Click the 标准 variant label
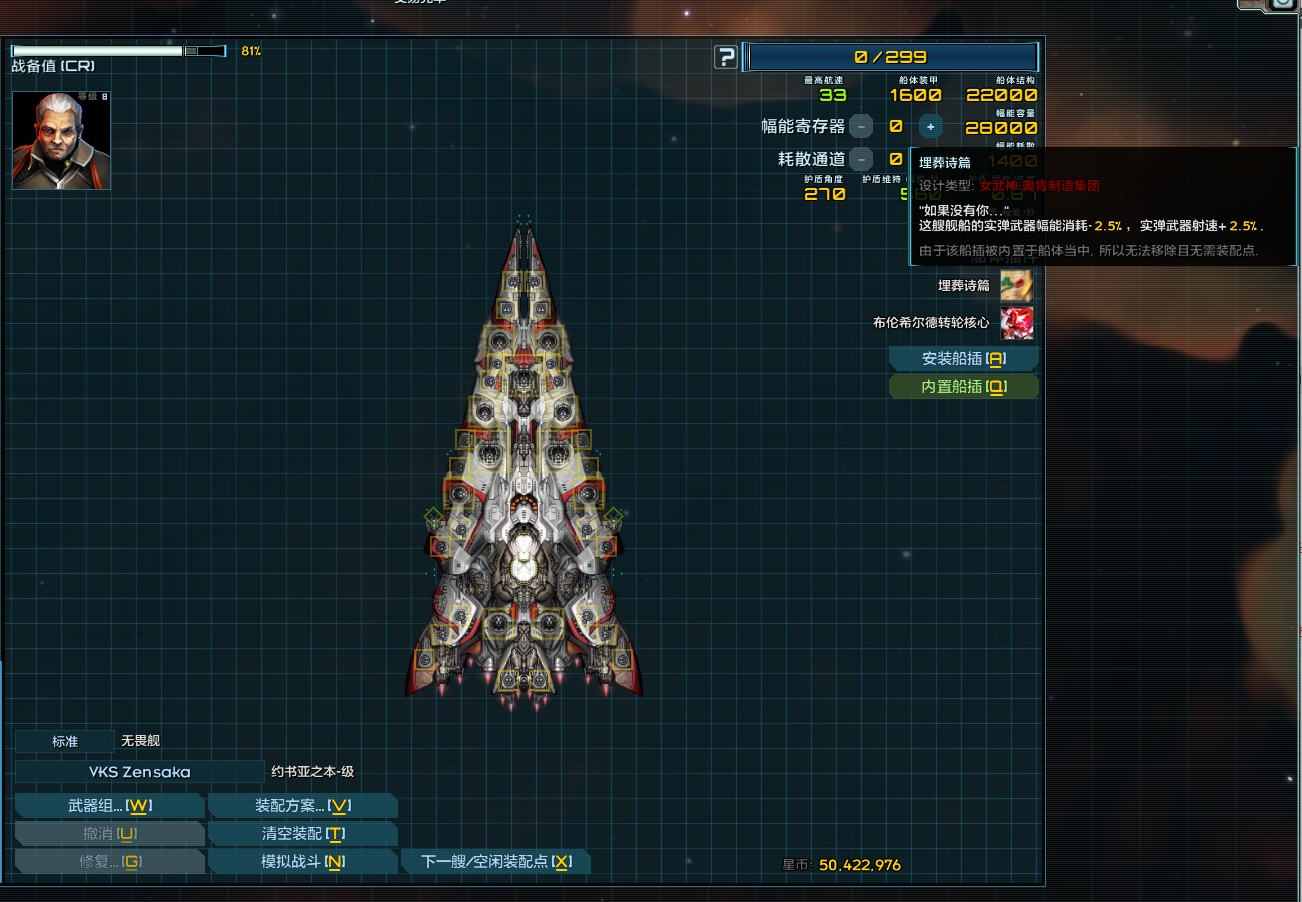 (65, 741)
